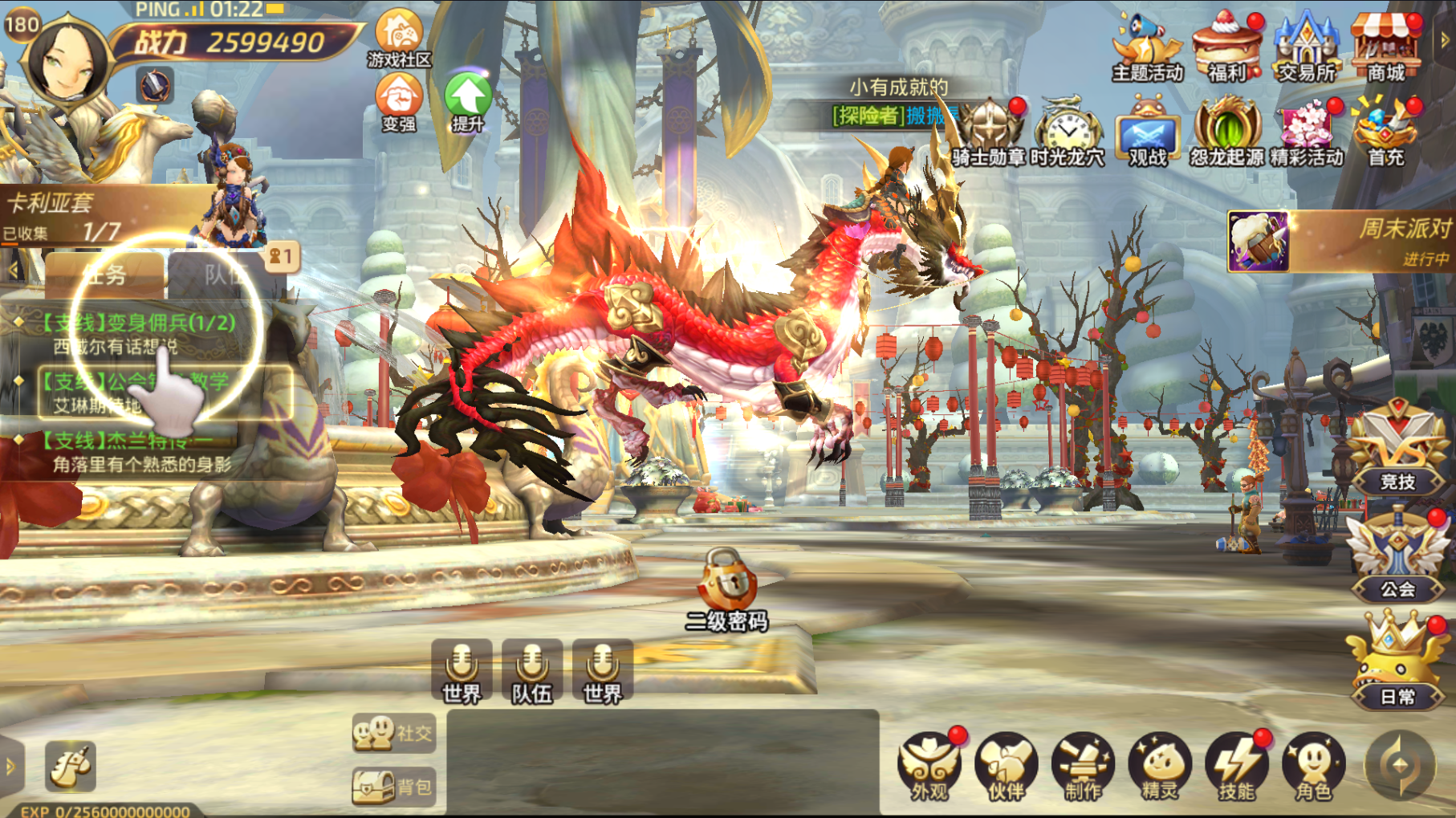Viewport: 1456px width, 818px height.
Task: Open the 骑士勋章 knight medal icon
Action: click(x=989, y=132)
